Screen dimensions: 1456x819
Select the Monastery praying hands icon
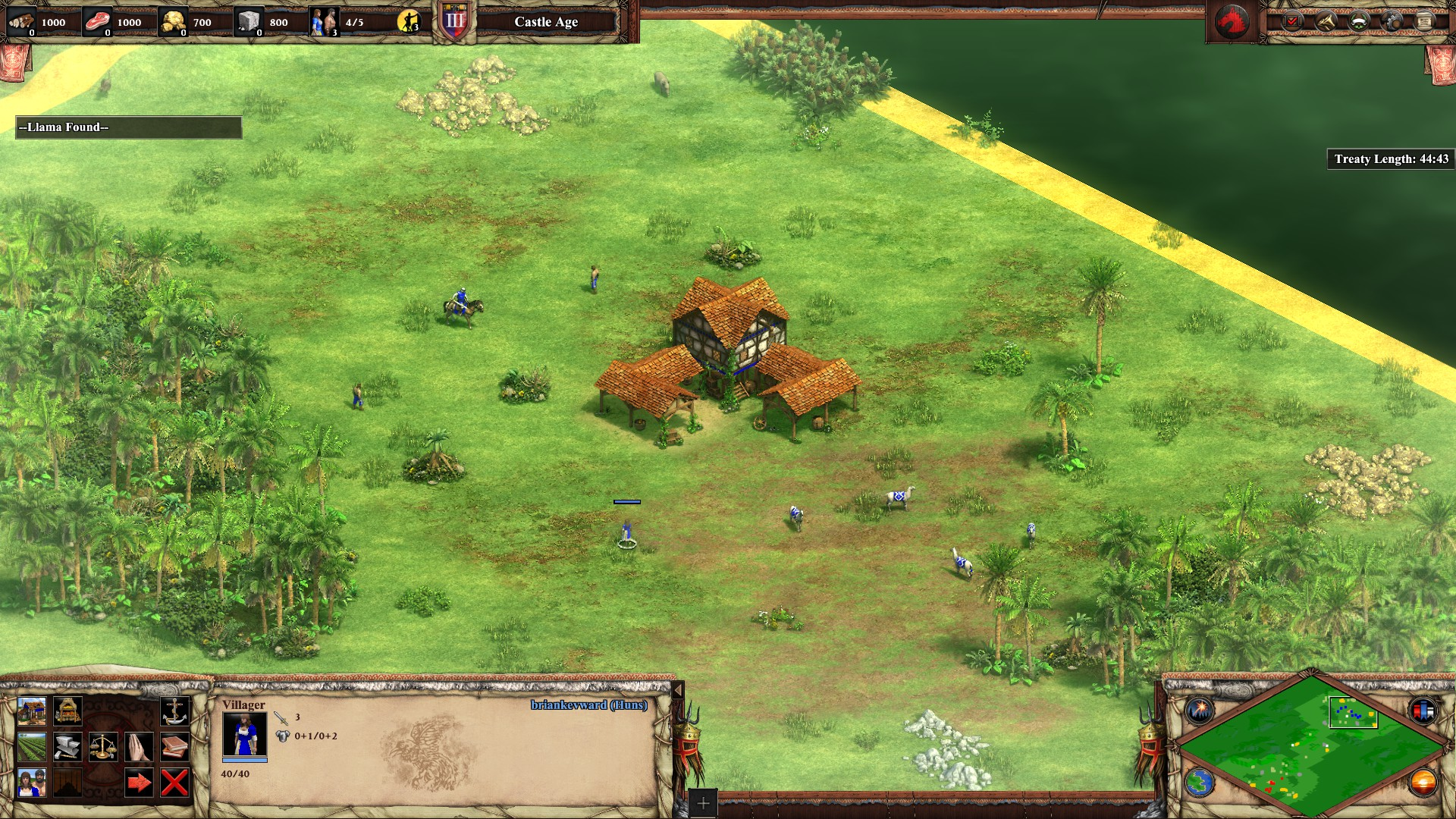(x=139, y=748)
